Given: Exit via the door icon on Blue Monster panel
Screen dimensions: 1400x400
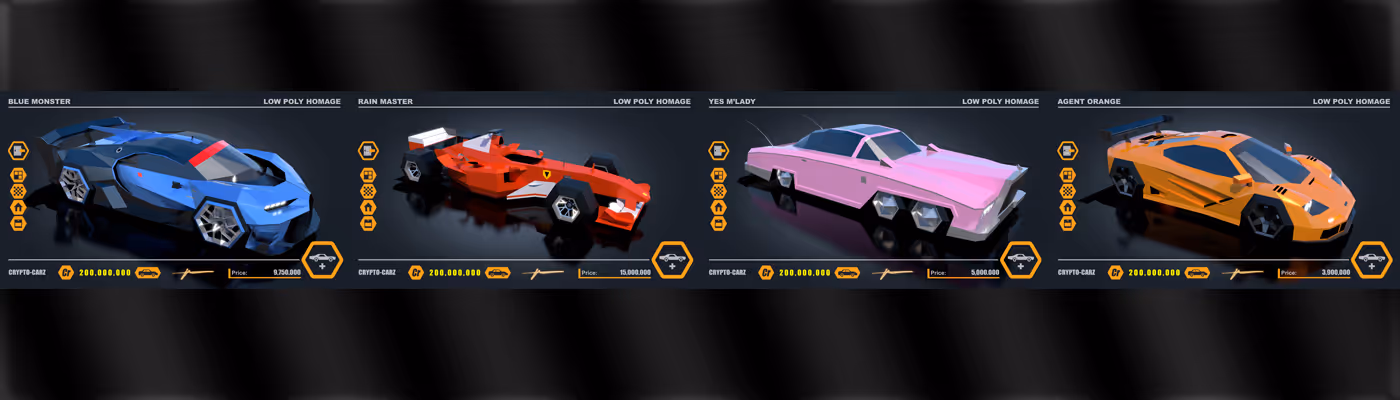Looking at the screenshot, I should coord(18,150).
